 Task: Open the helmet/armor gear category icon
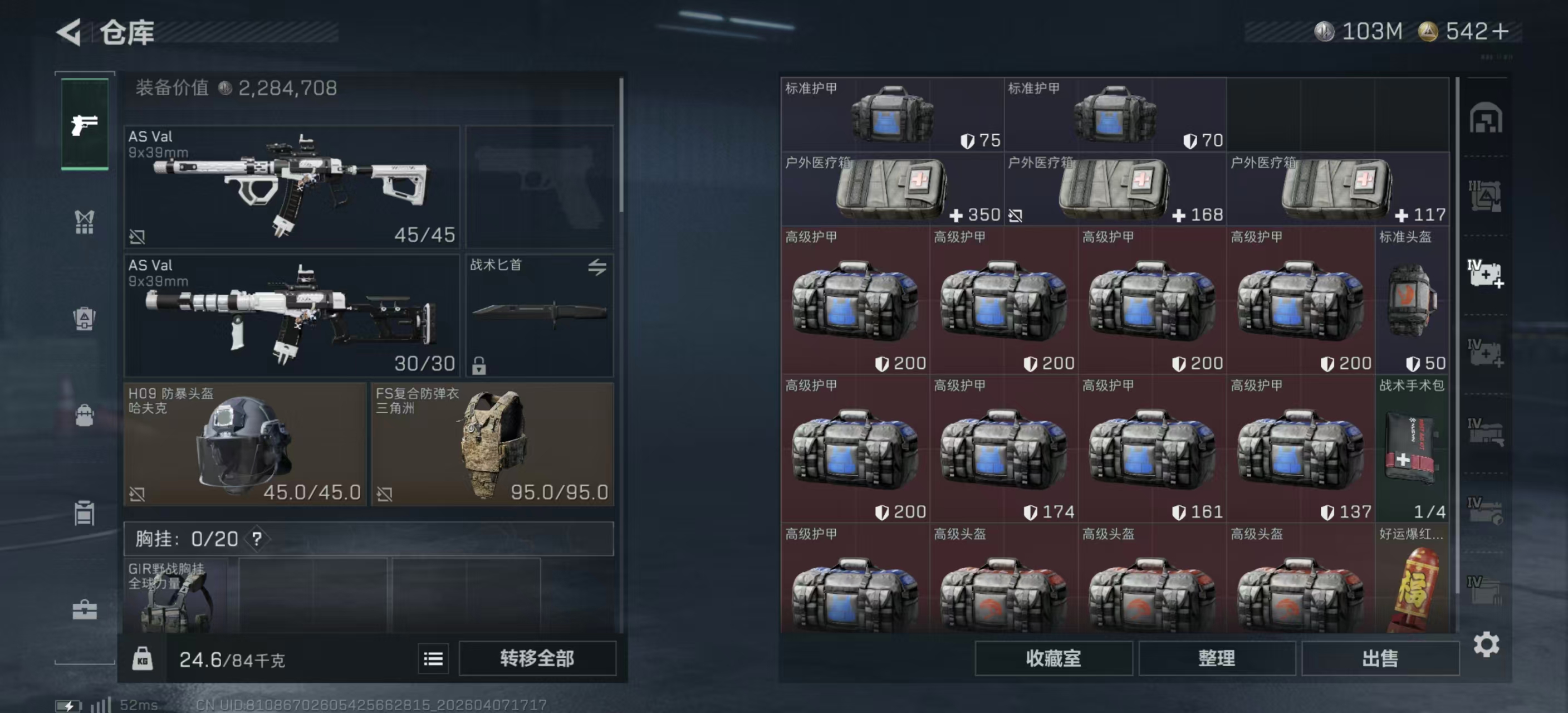pos(84,319)
